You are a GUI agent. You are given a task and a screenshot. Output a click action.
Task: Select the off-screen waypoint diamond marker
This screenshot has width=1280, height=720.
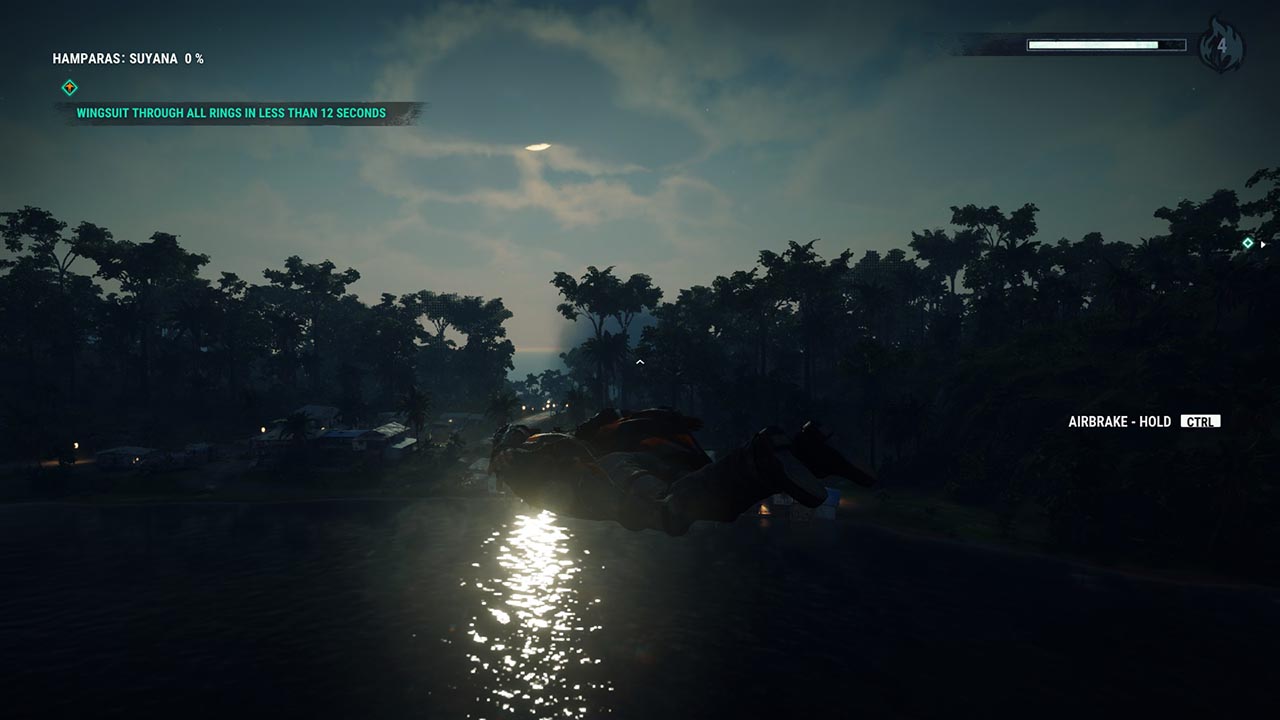click(1248, 243)
